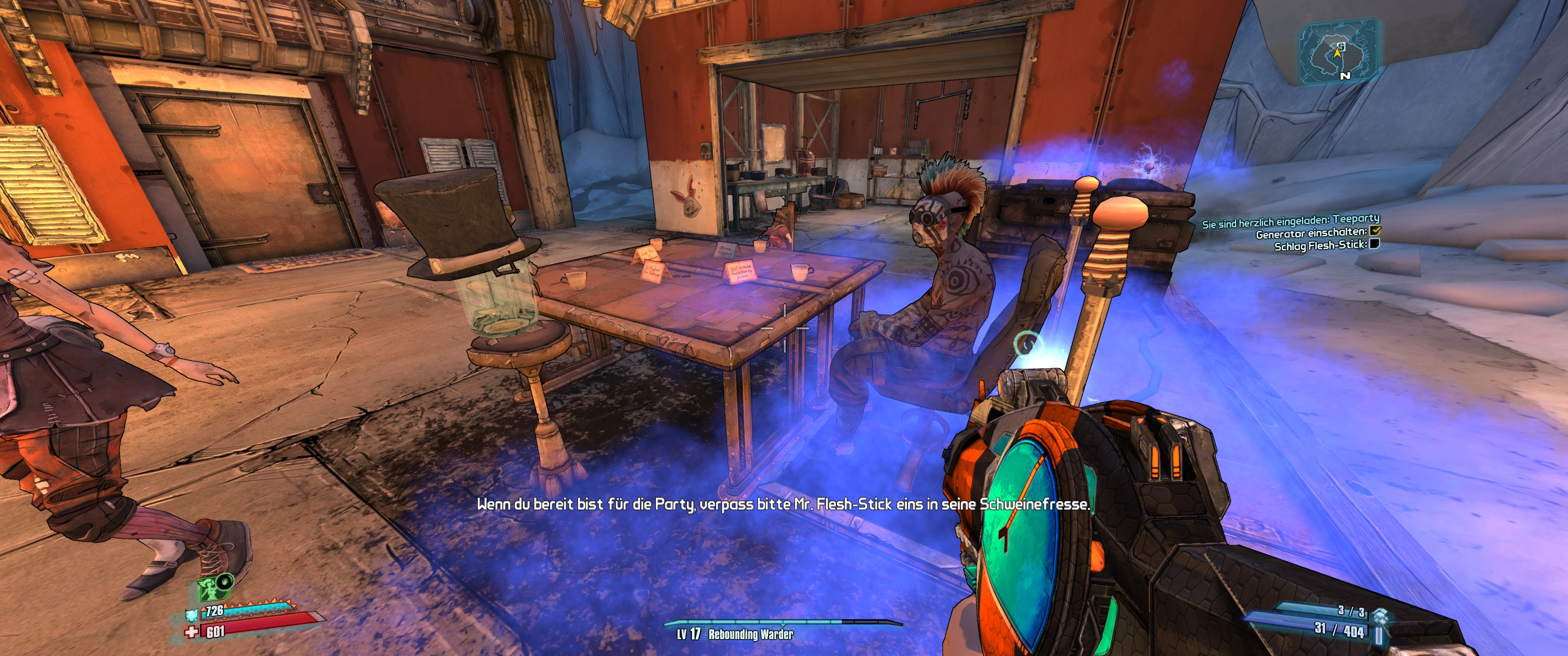Open the minimap in the corner
1568x656 pixels.
(1338, 51)
